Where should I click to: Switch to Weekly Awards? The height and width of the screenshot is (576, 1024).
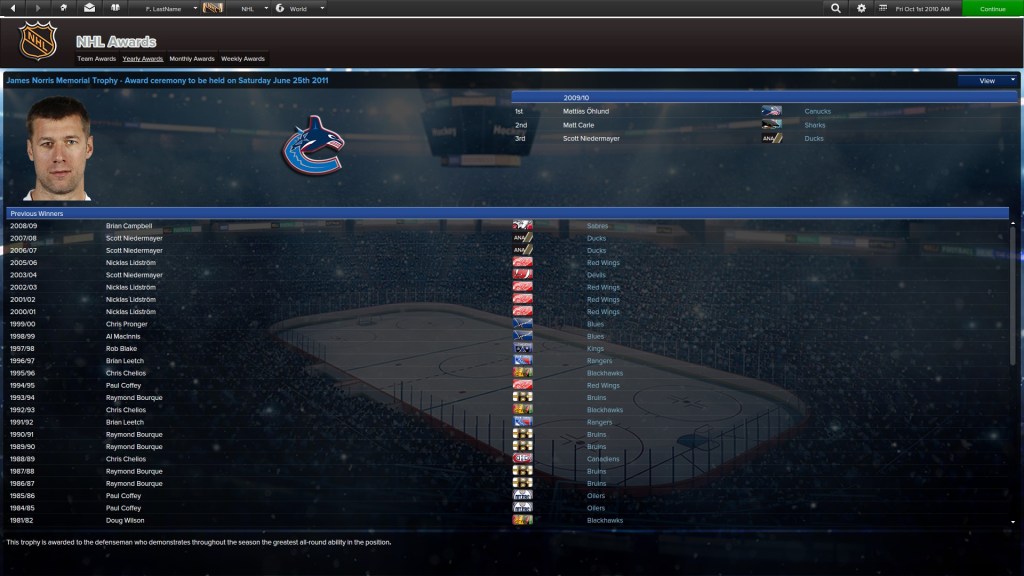[x=243, y=59]
